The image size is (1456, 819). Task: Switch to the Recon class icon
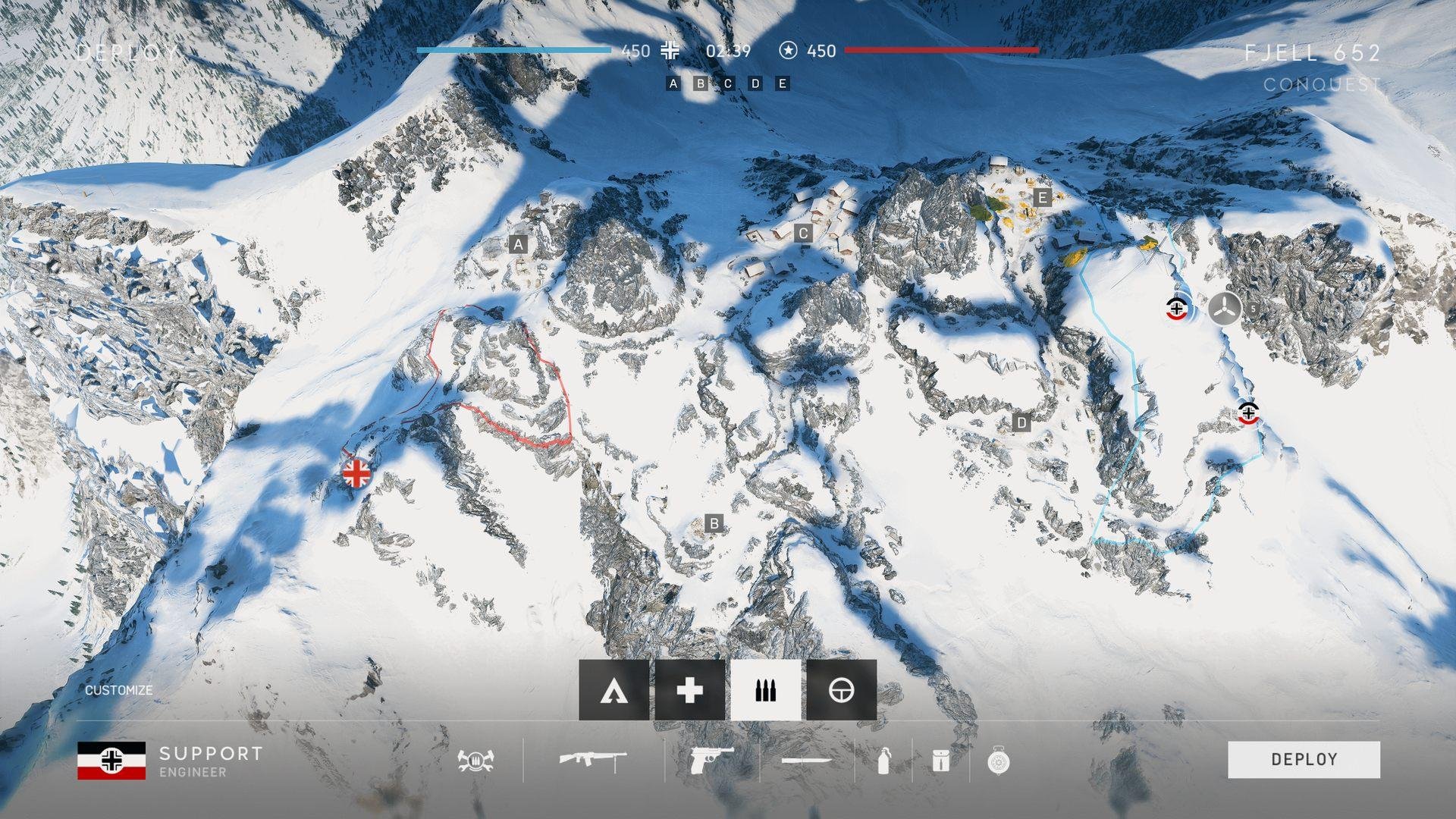point(841,690)
